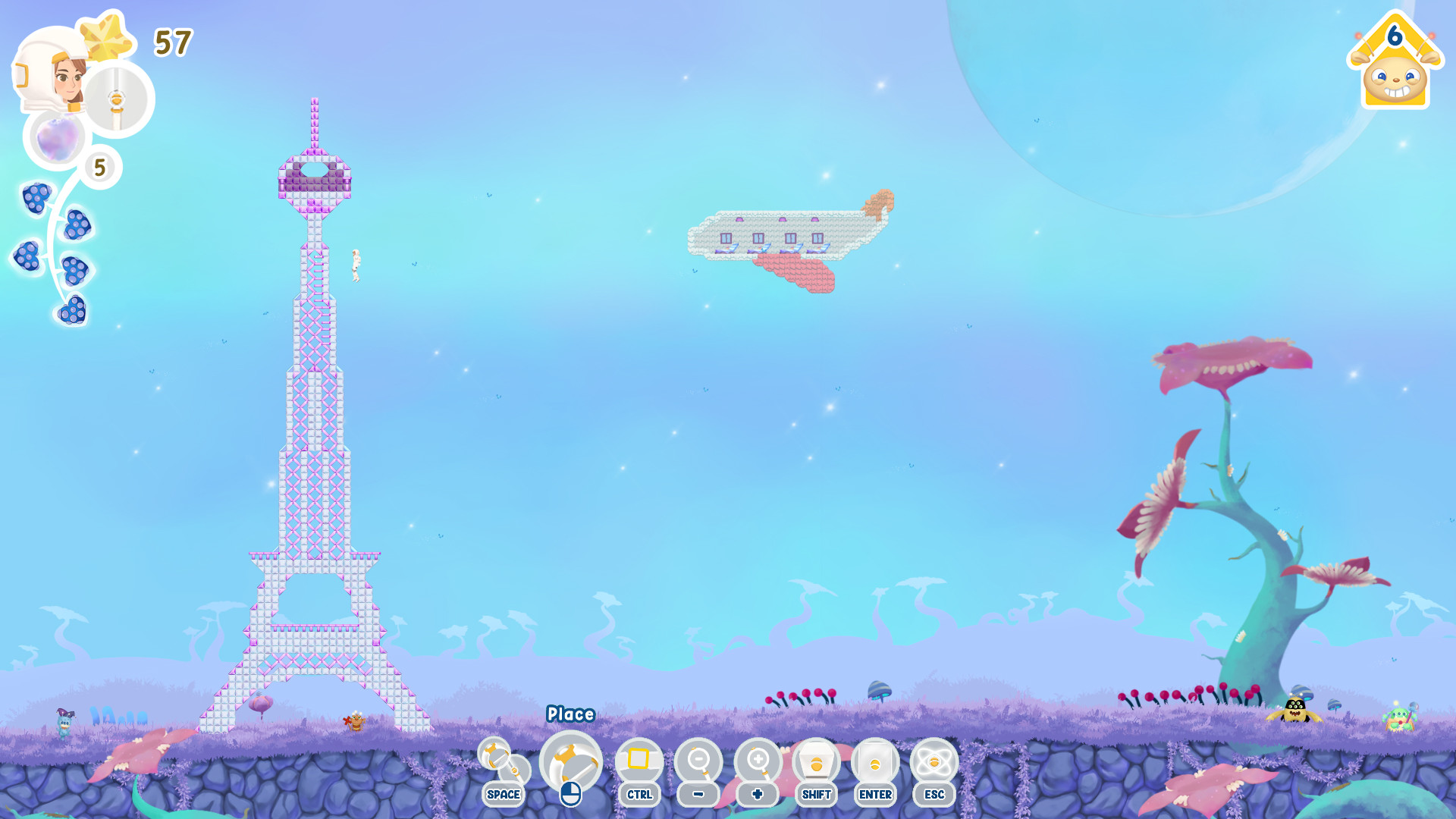Click the SHIFT keybind label
The height and width of the screenshot is (819, 1456).
click(816, 795)
